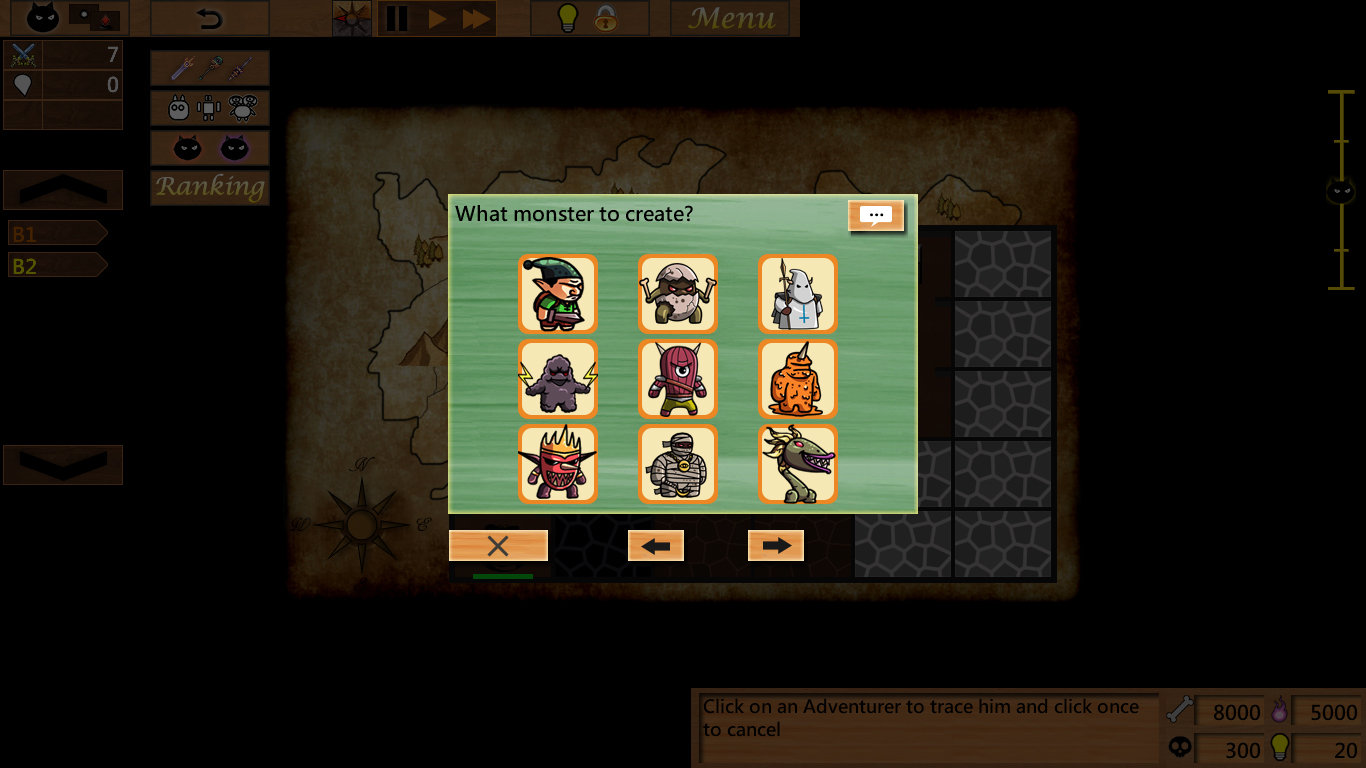
Task: Create the hooded spearman monster
Action: 797,293
